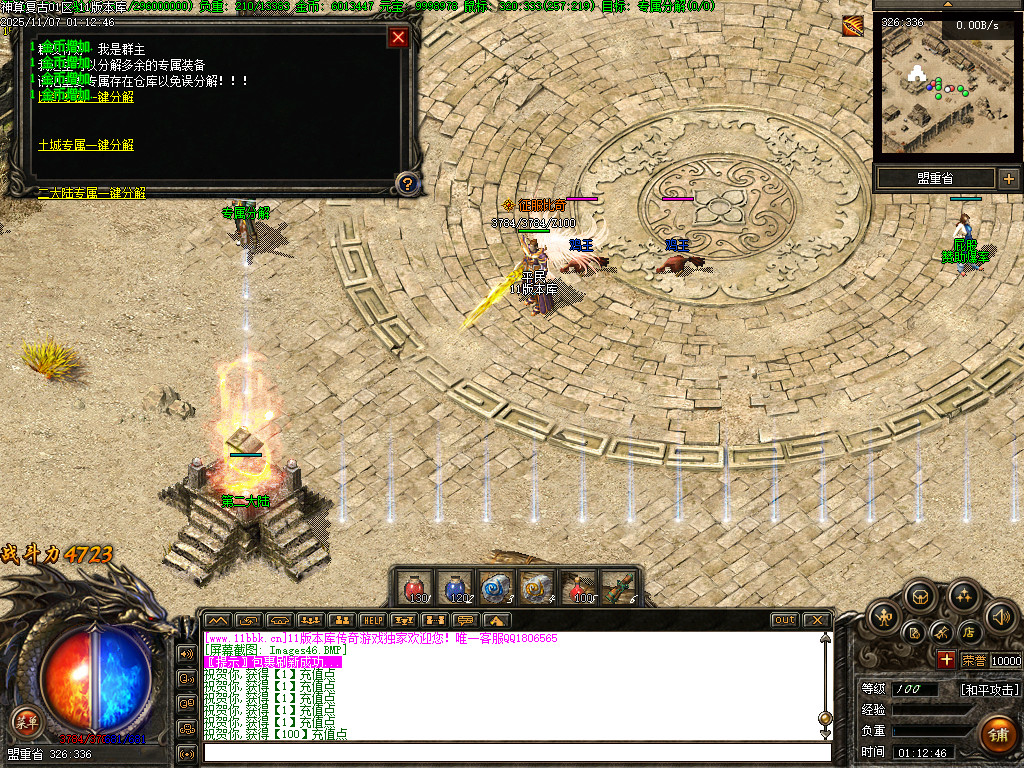
Task: Use the red potion with count 130
Action: coord(414,587)
